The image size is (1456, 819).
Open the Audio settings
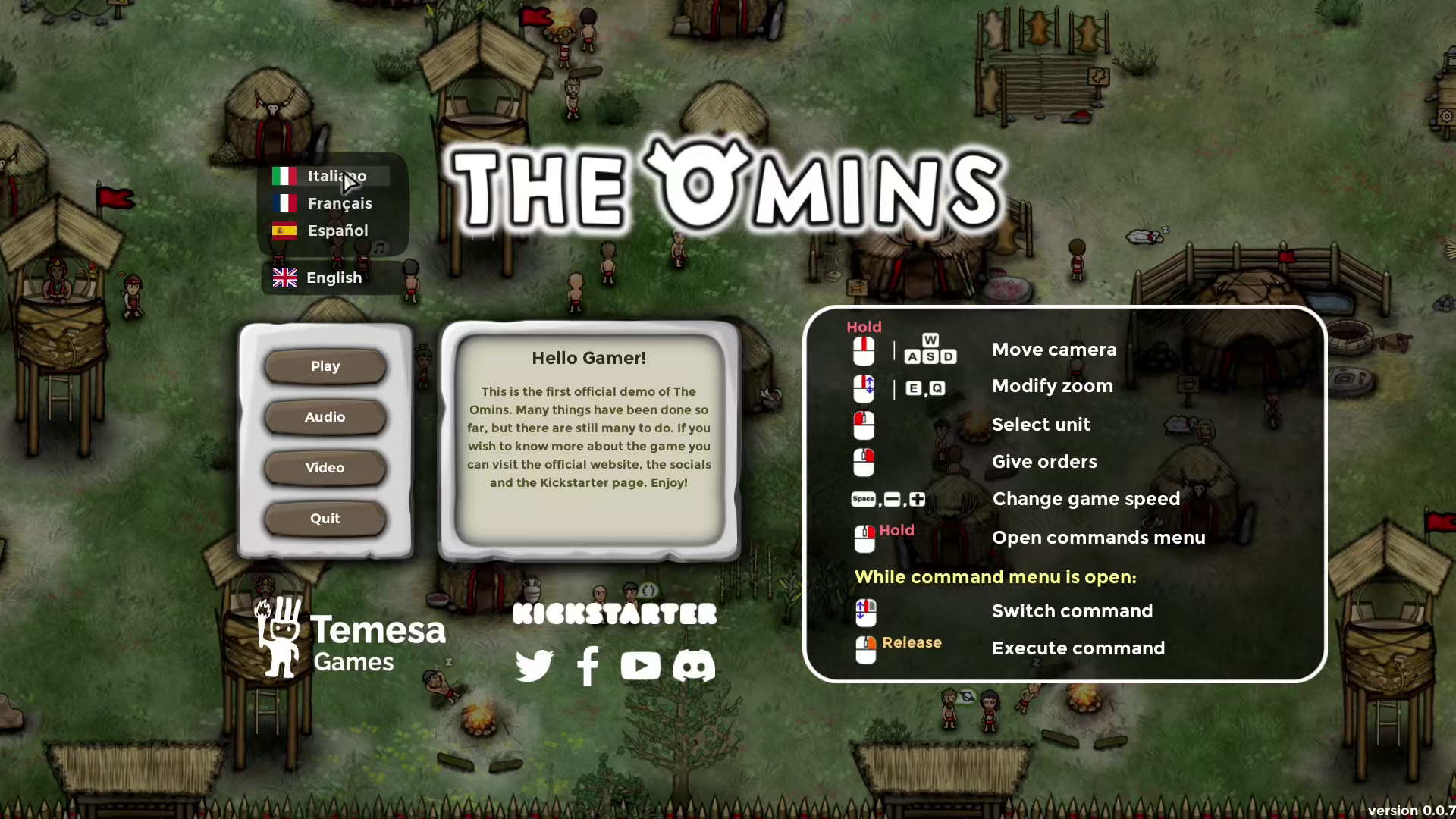(325, 416)
